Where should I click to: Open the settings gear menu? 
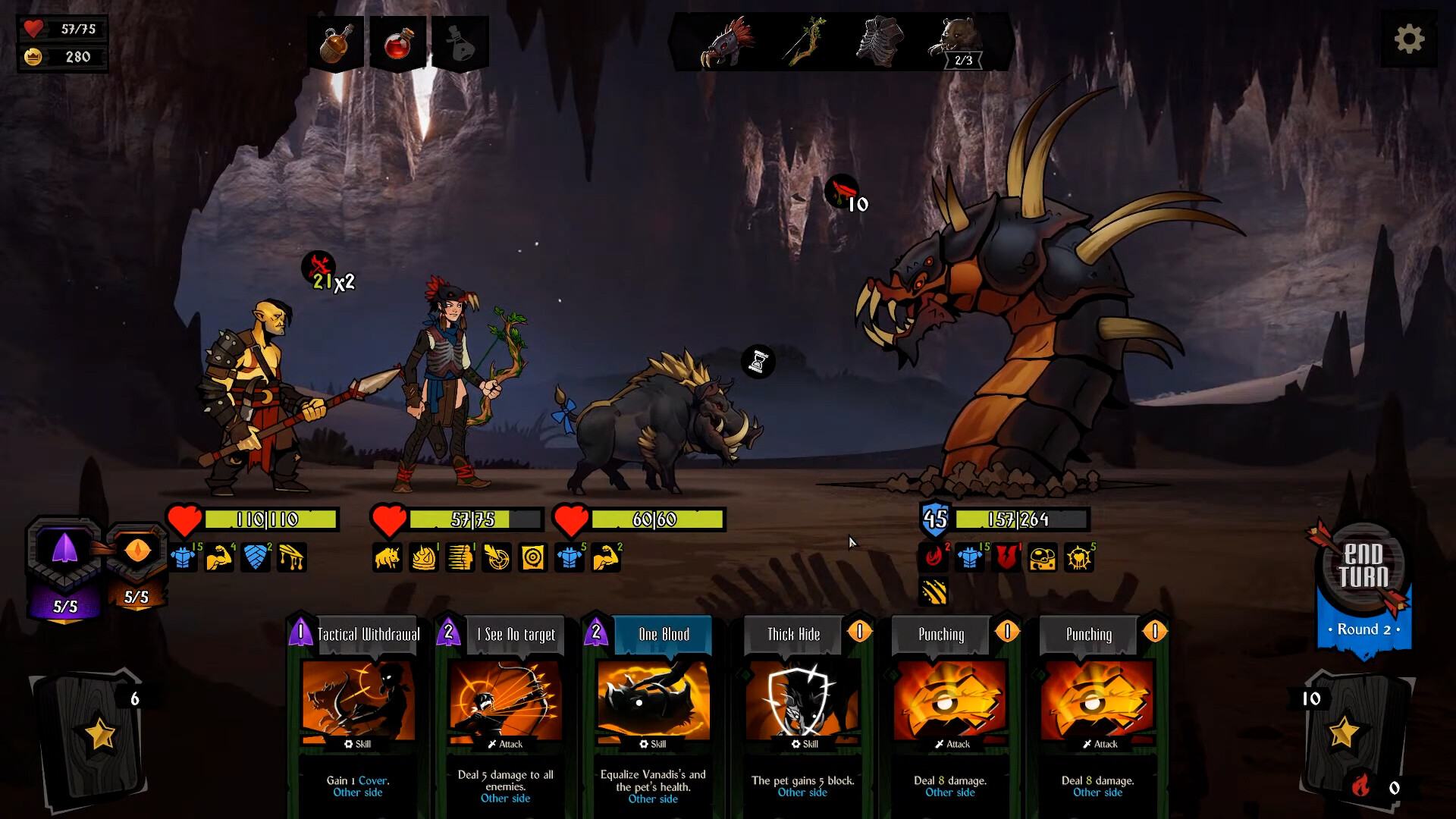pos(1409,39)
